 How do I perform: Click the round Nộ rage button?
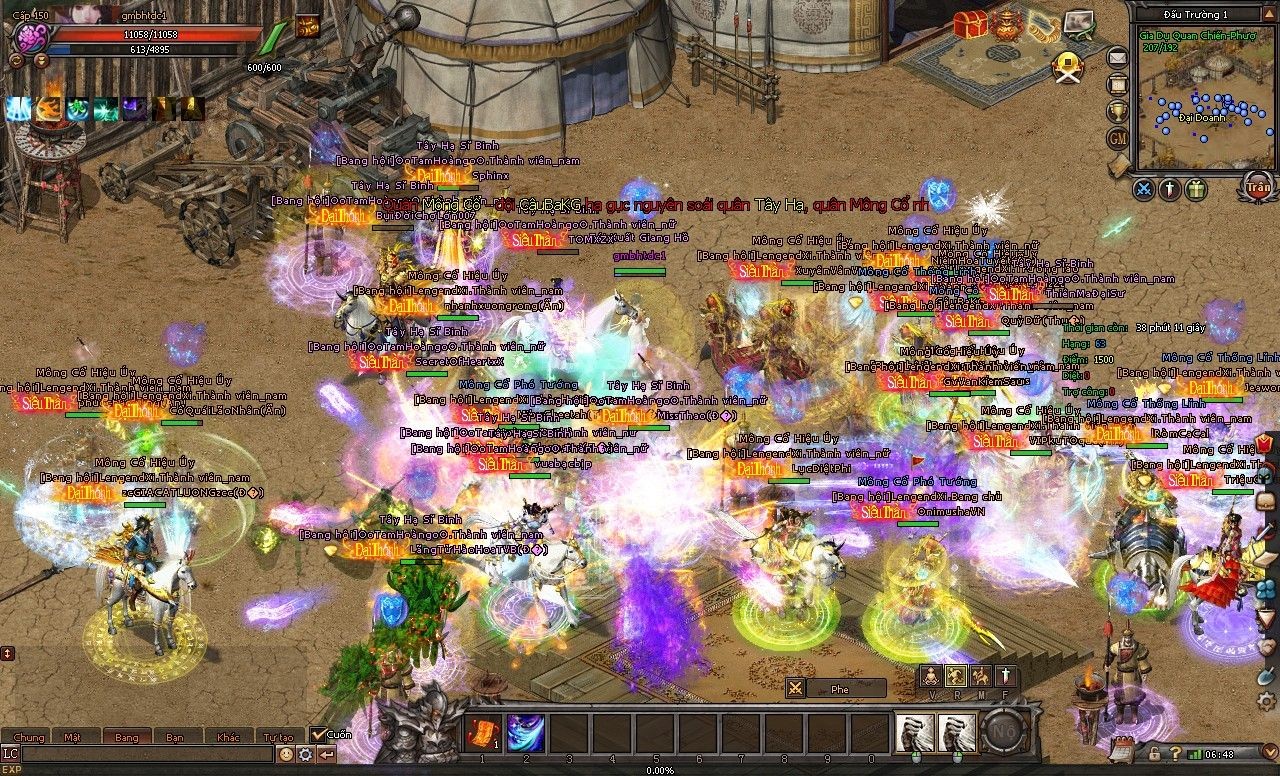(1003, 733)
